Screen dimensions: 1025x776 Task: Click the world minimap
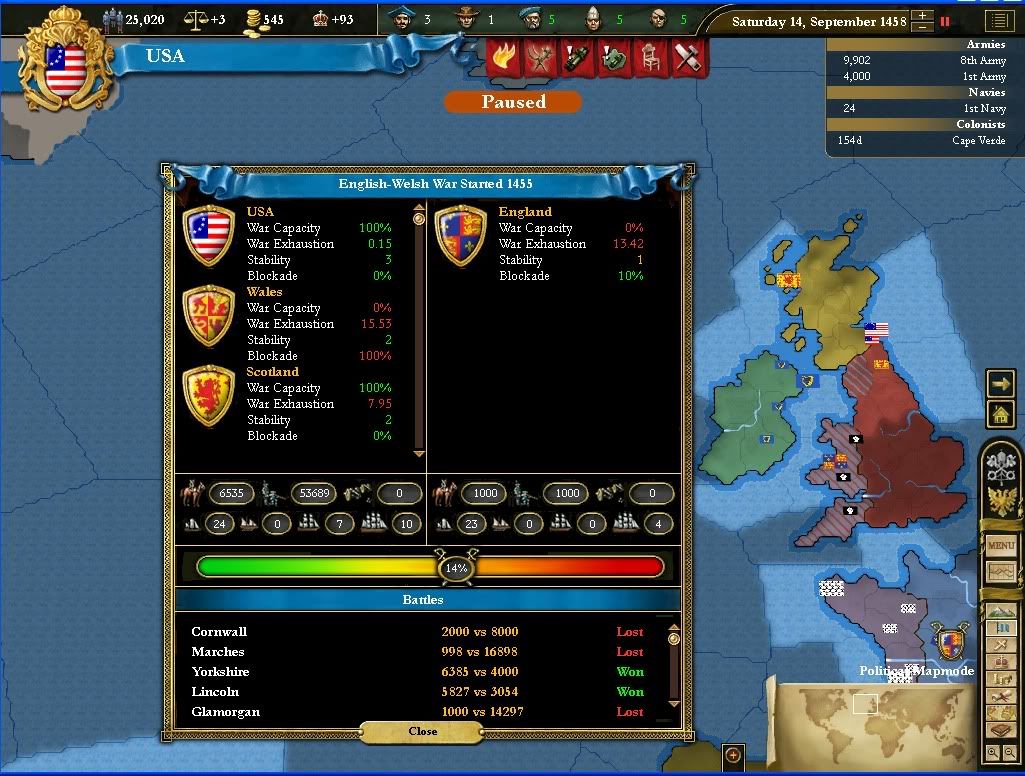pyautogui.click(x=870, y=712)
